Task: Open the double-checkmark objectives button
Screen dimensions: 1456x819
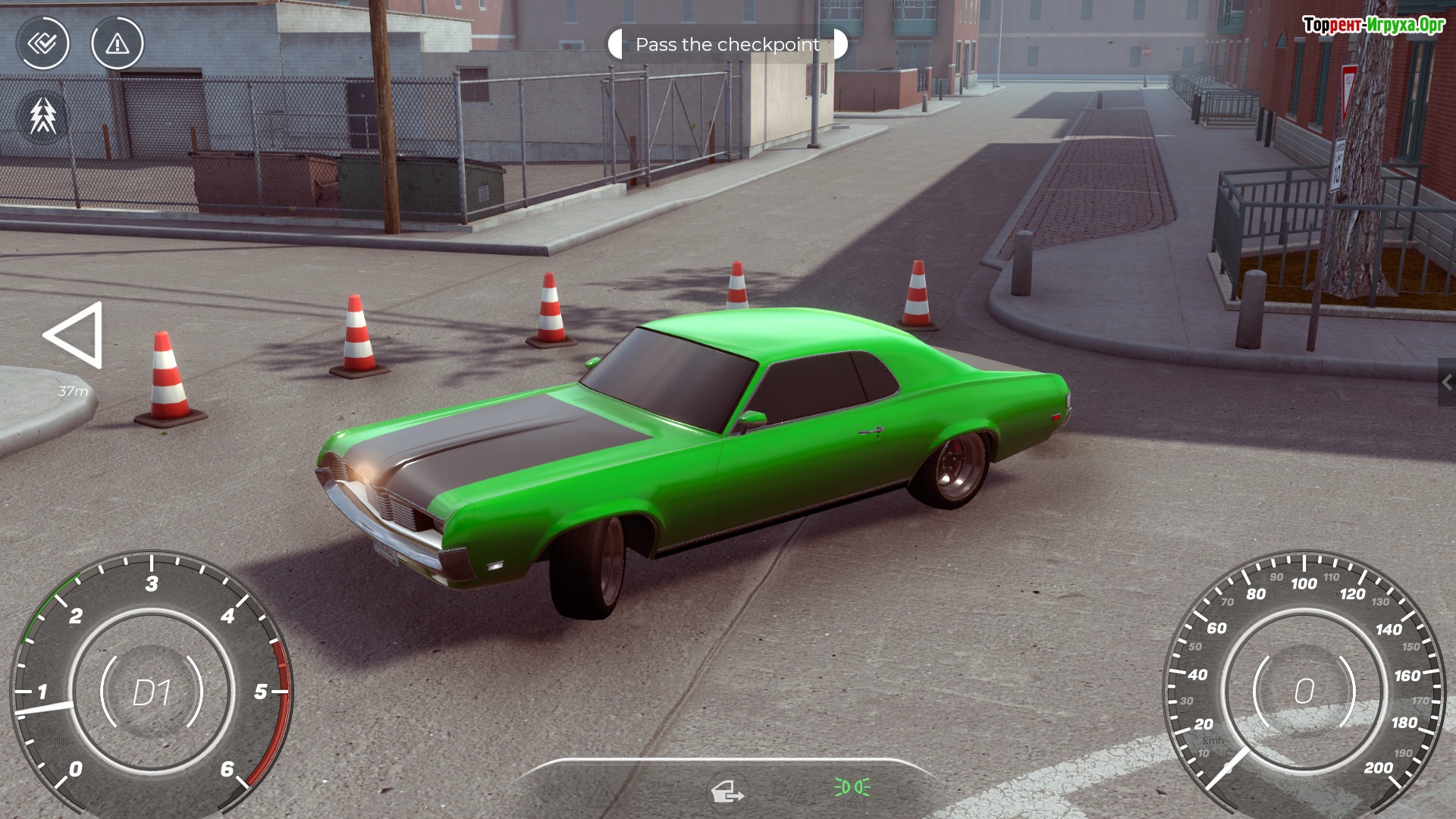Action: (x=43, y=44)
